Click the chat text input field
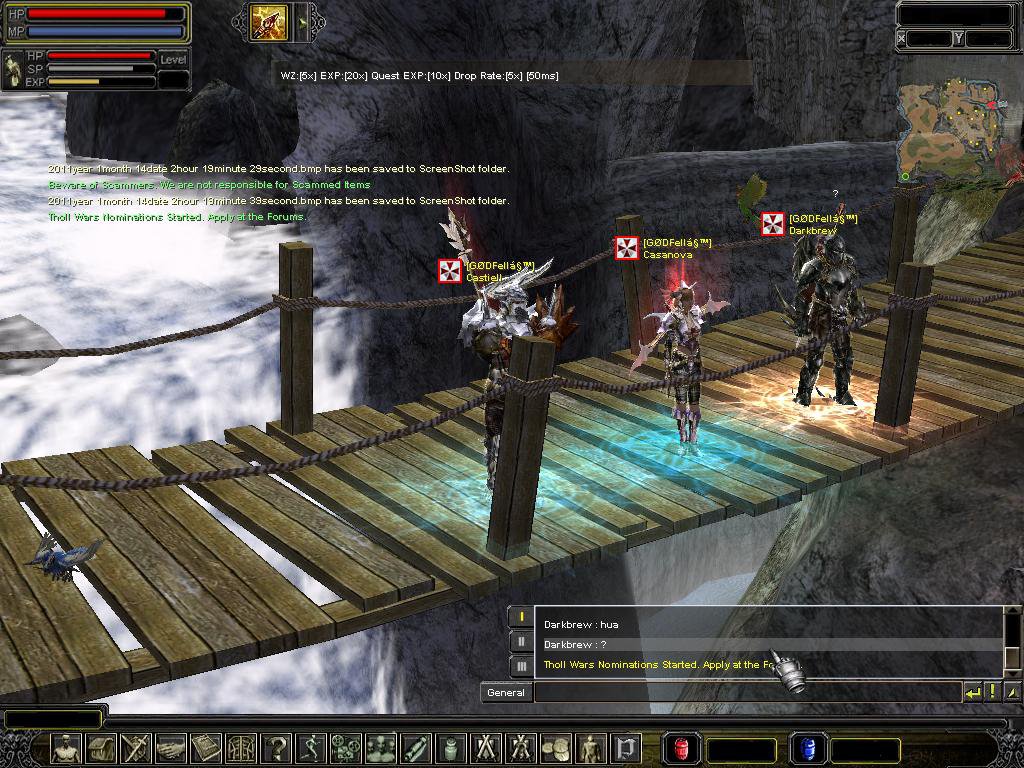The width and height of the screenshot is (1024, 768). 746,692
